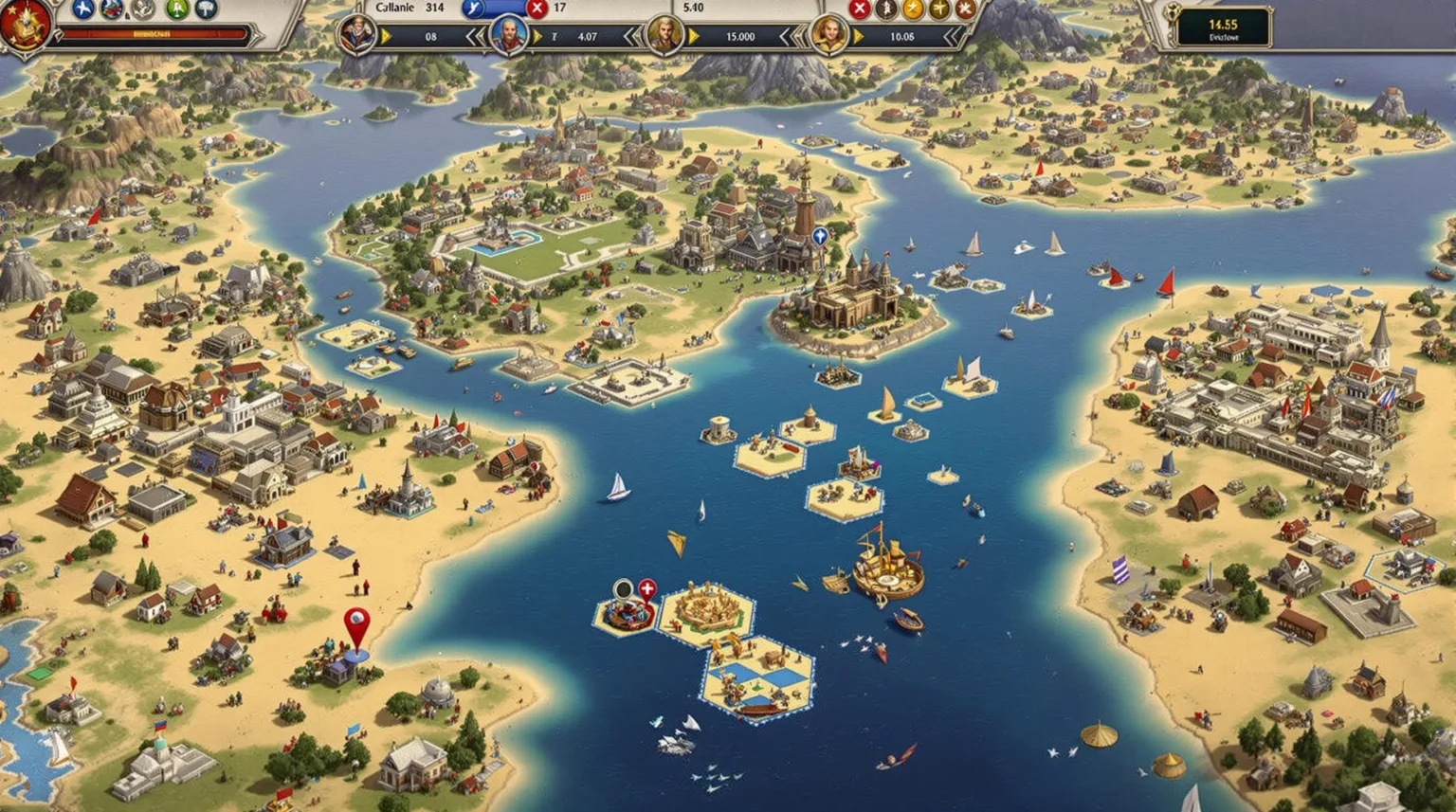Click the red X notification top-right
The height and width of the screenshot is (812, 1456).
[x=860, y=9]
